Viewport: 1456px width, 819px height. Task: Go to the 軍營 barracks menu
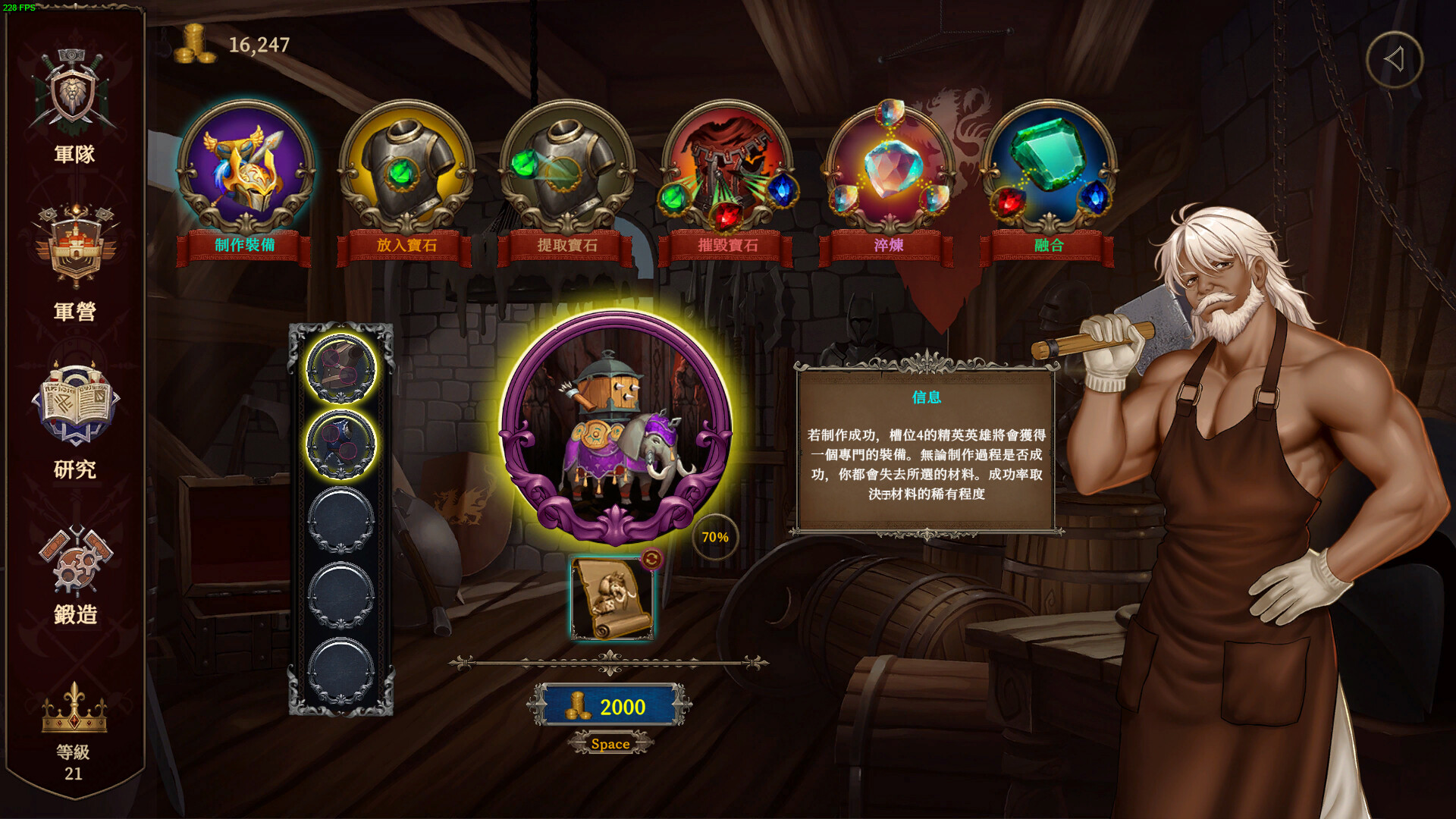click(74, 262)
